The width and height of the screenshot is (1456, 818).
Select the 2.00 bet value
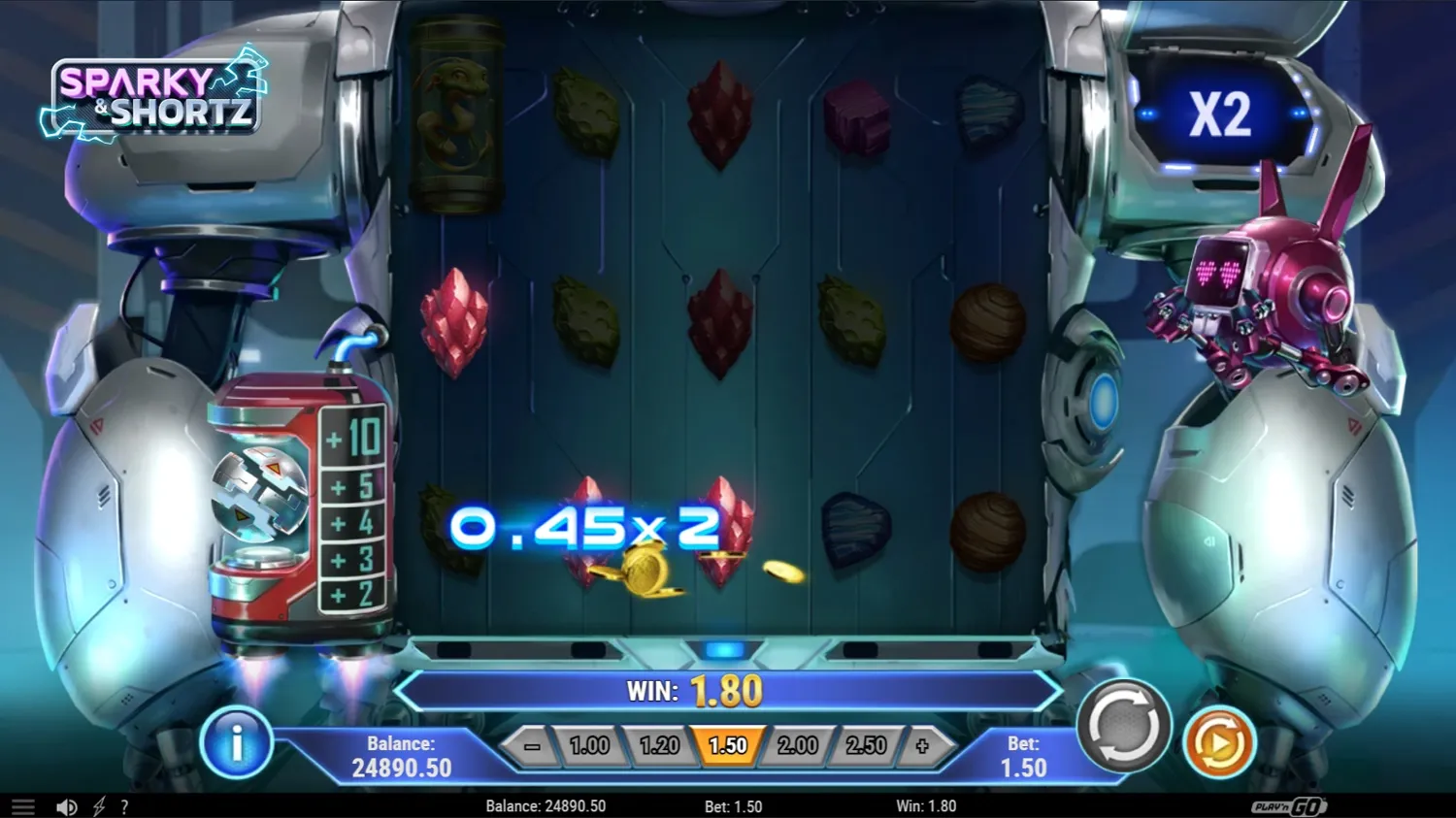(x=798, y=745)
